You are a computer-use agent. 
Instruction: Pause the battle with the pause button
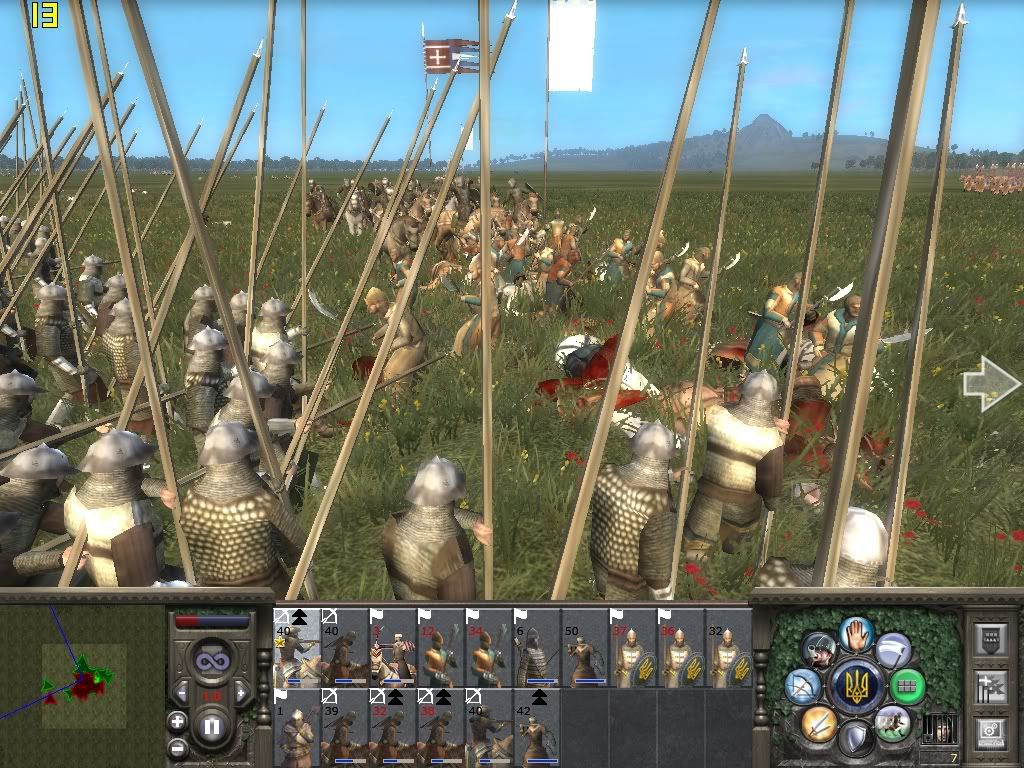tap(211, 726)
